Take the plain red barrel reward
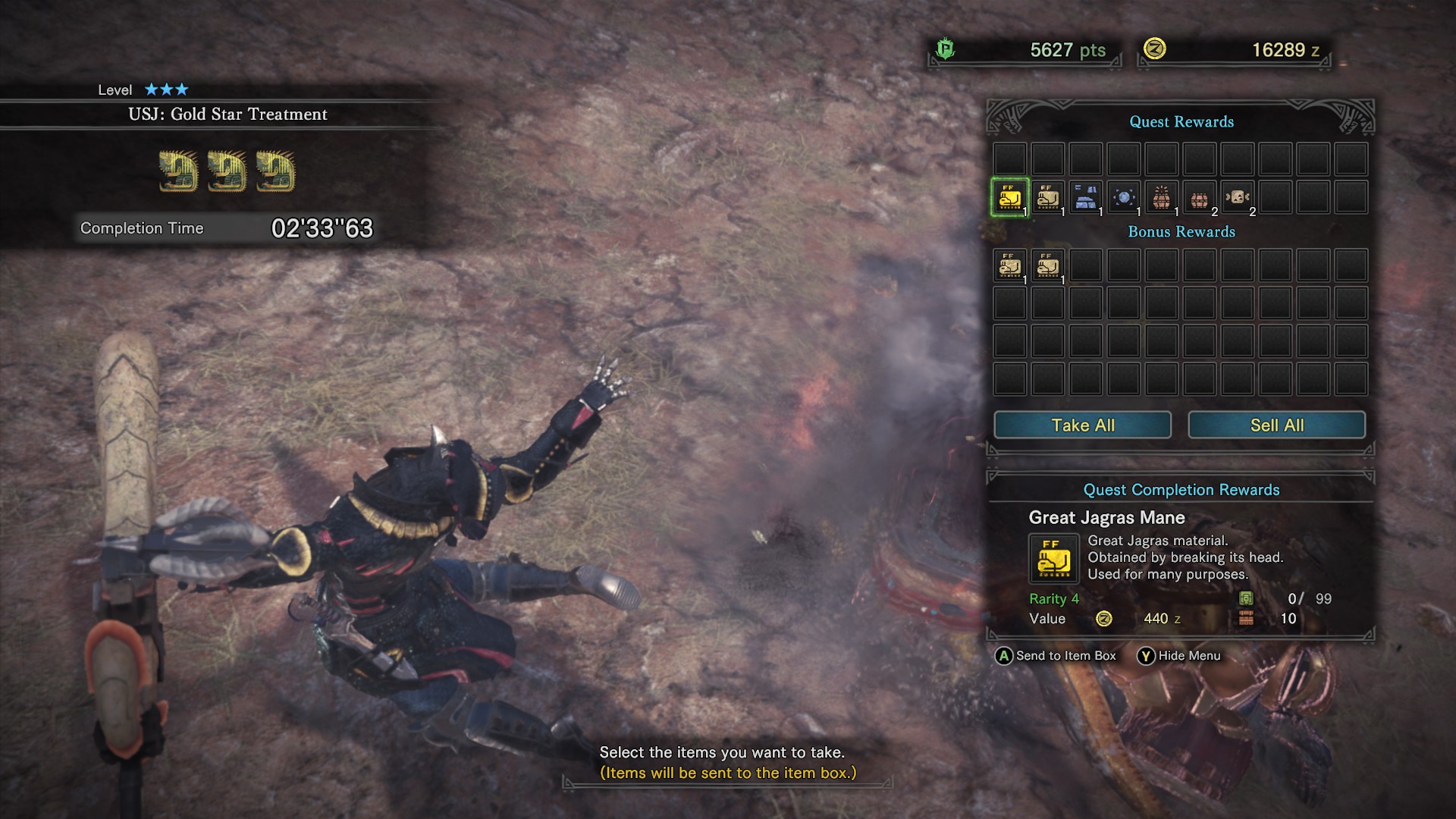Viewport: 1456px width, 819px height. [1200, 198]
